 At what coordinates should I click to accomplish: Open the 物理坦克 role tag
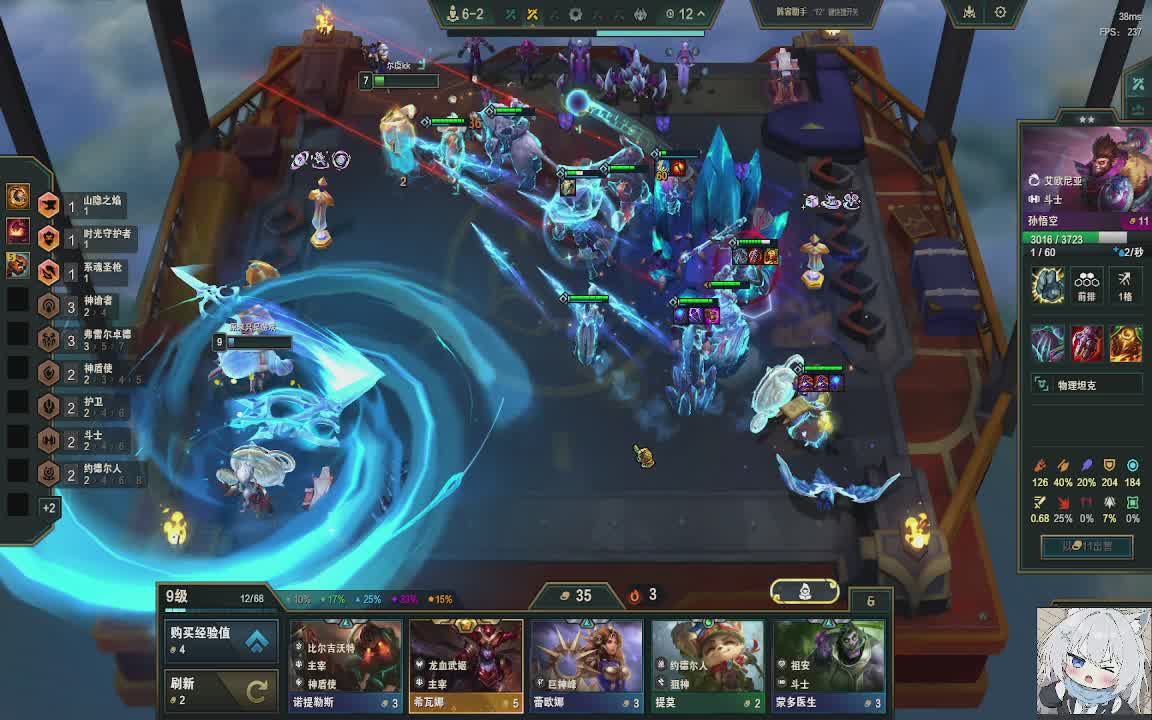click(1086, 385)
